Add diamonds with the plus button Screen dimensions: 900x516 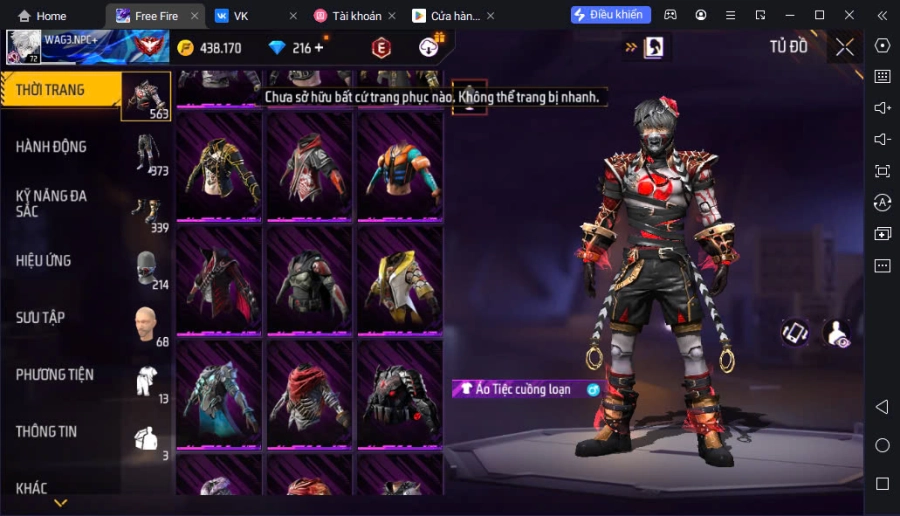(x=319, y=48)
